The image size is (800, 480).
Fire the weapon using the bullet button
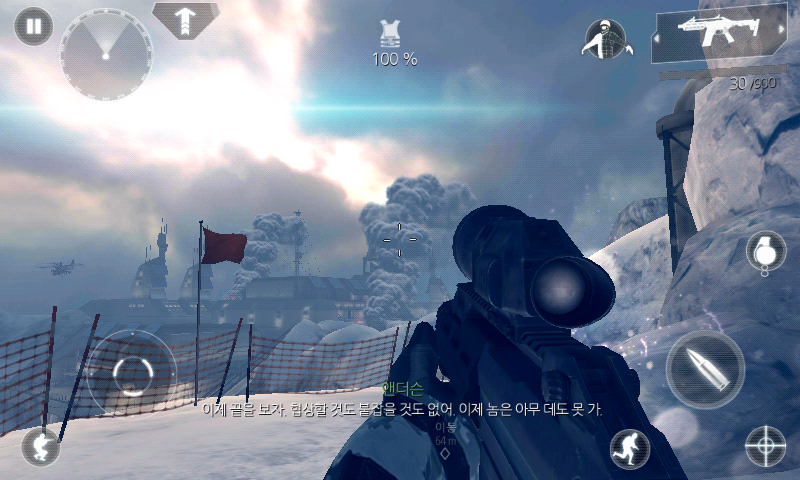[x=705, y=369]
